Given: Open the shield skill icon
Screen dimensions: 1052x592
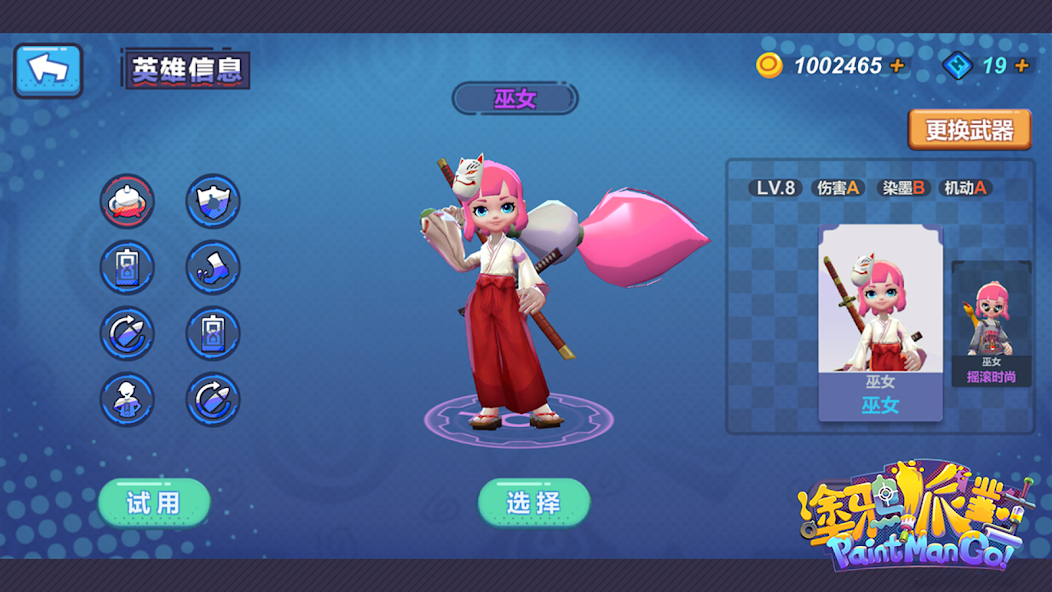Looking at the screenshot, I should click(x=213, y=202).
